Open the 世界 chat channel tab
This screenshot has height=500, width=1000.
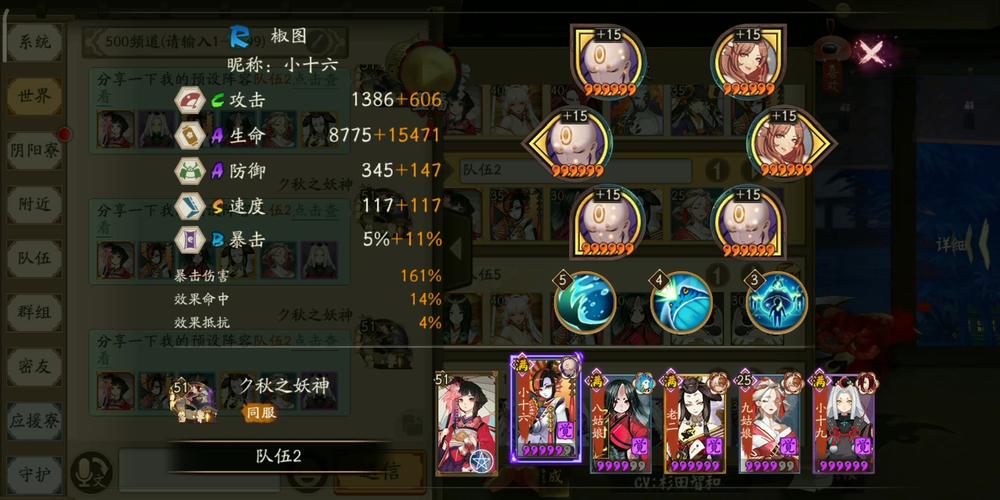(x=35, y=96)
